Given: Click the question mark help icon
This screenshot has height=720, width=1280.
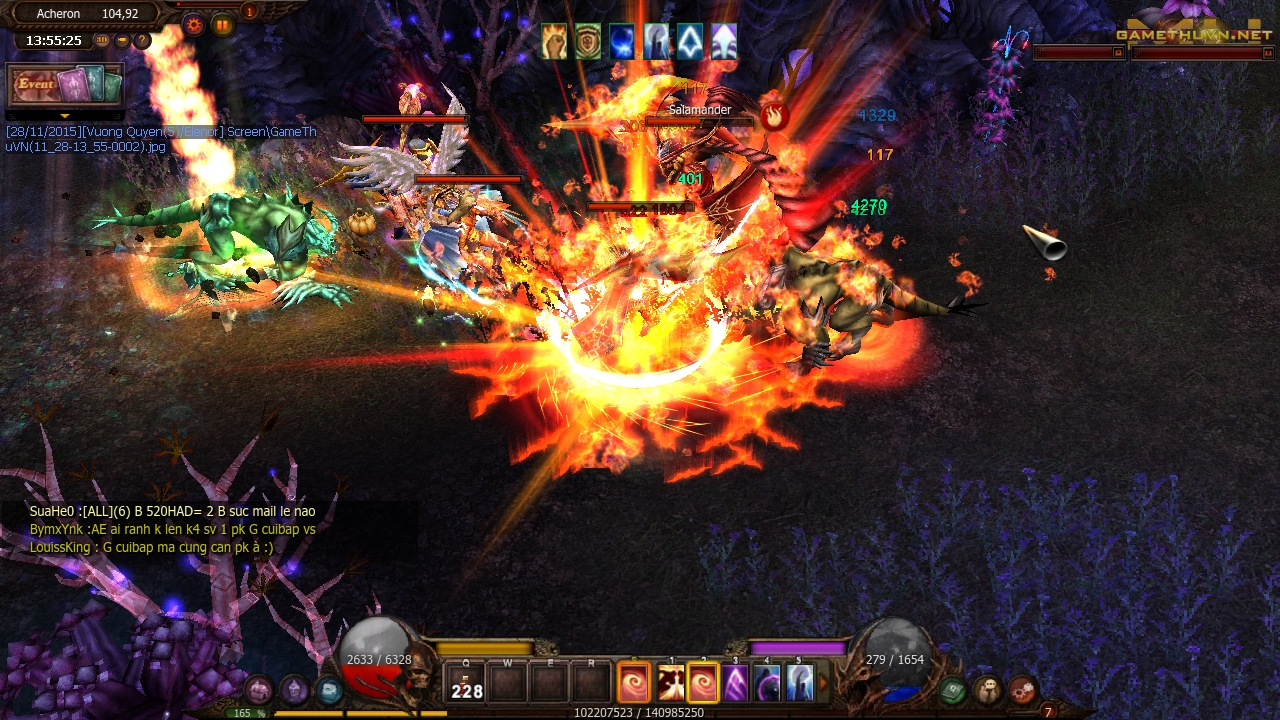Looking at the screenshot, I should pyautogui.click(x=142, y=40).
